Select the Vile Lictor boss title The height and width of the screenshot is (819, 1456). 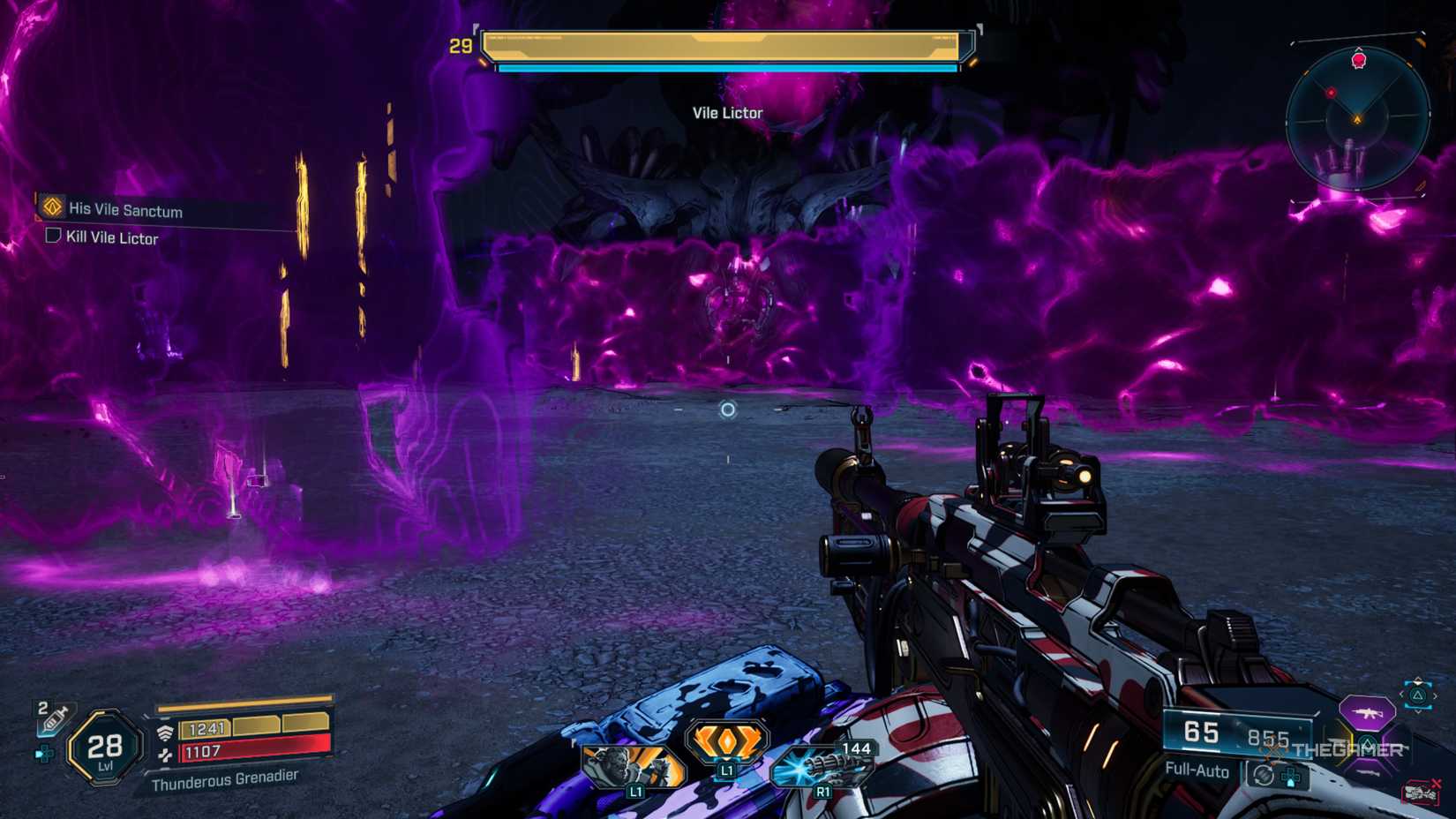pyautogui.click(x=725, y=113)
